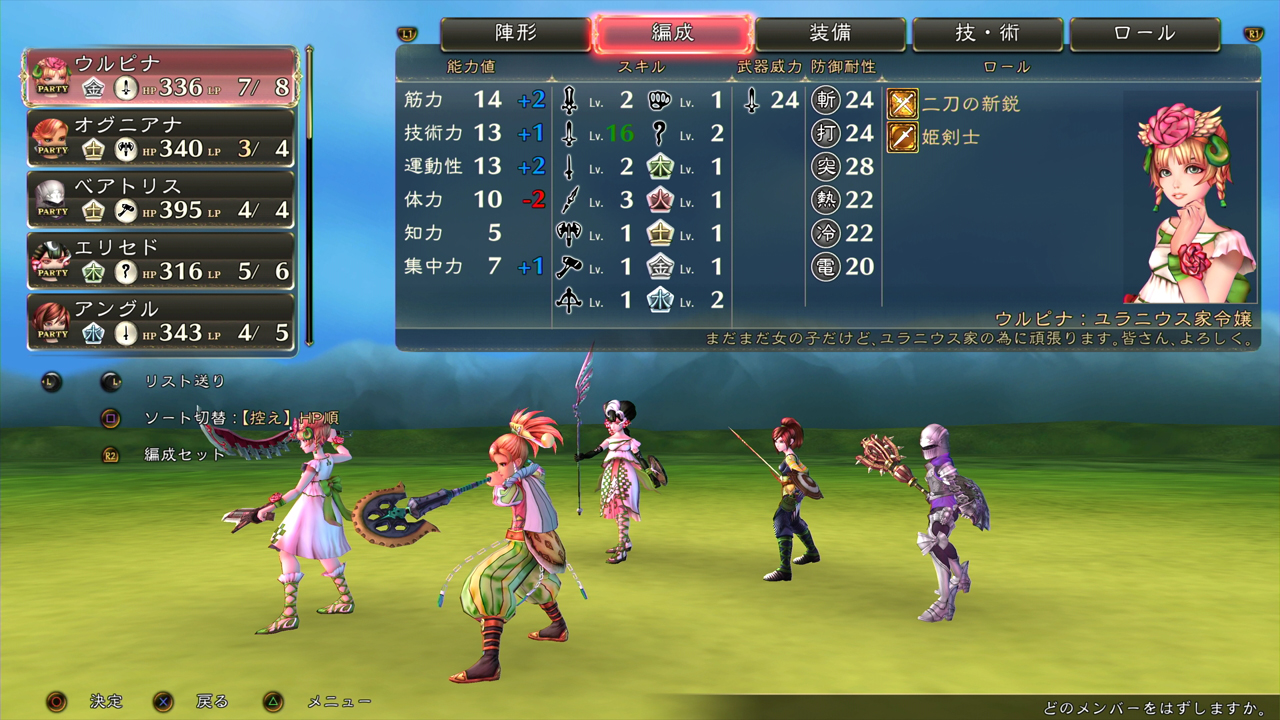The image size is (1280, 720).
Task: Open the 装備 equipment tab
Action: point(830,34)
